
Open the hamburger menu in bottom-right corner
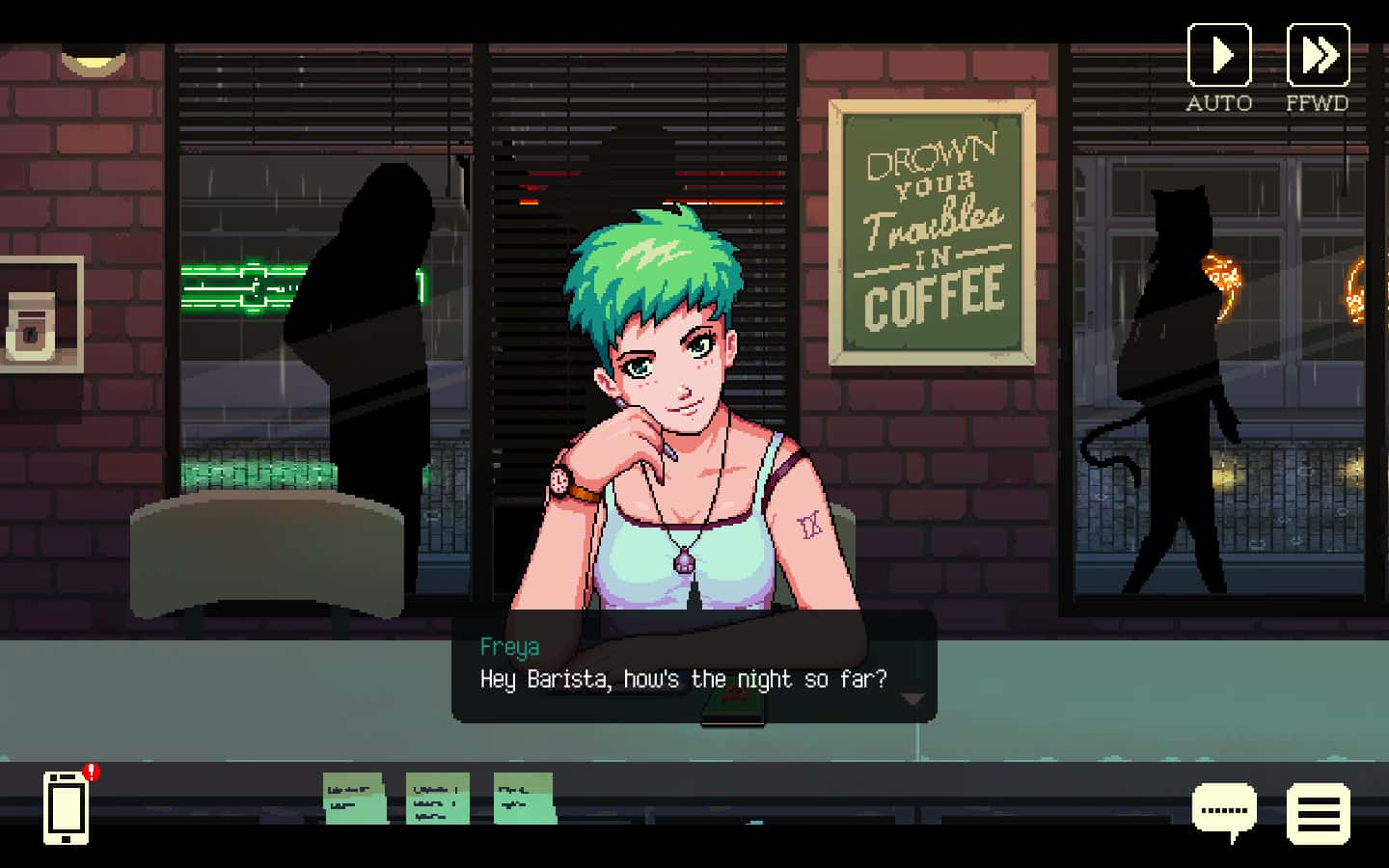click(x=1320, y=813)
